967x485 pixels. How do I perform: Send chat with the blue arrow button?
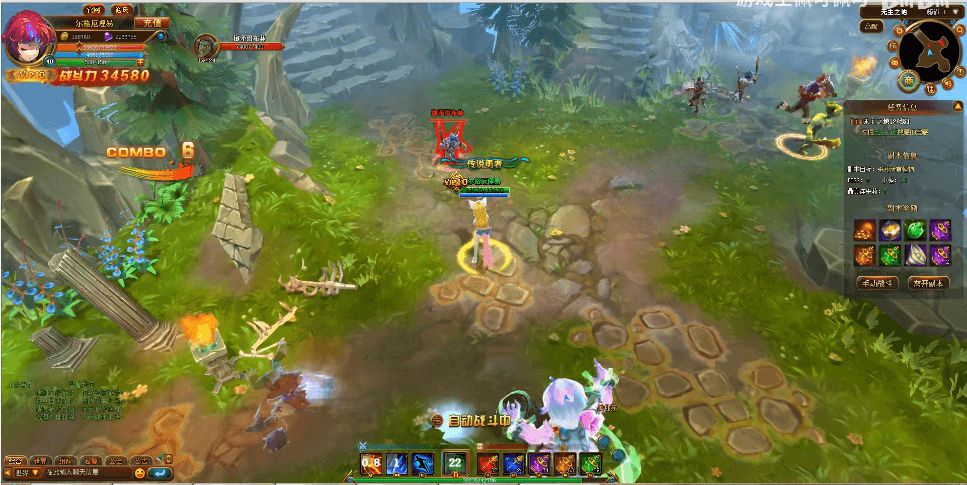[160, 472]
